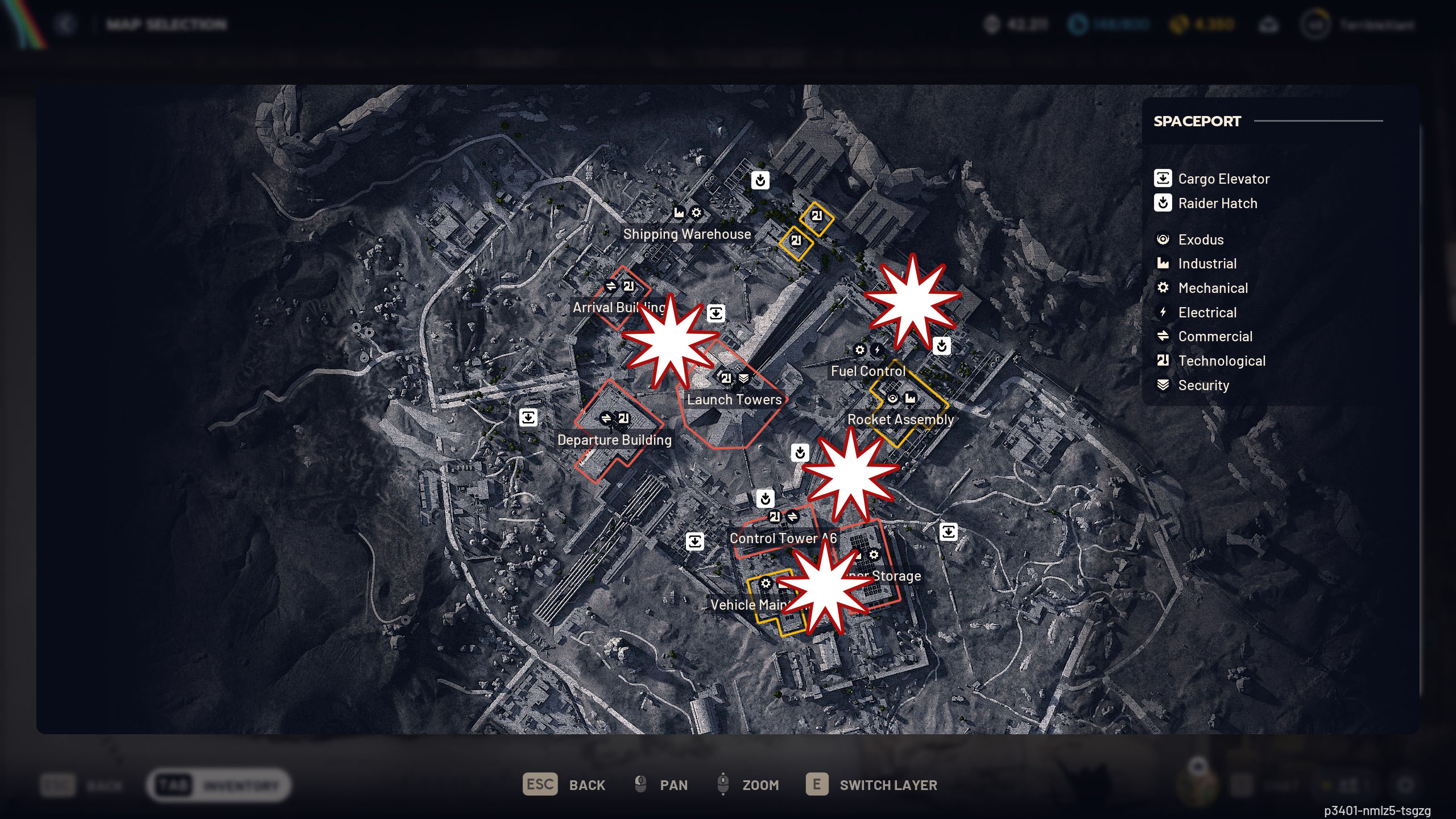Choose the Security legend entry
Screen dimensions: 1456x819
pyautogui.click(x=1203, y=385)
